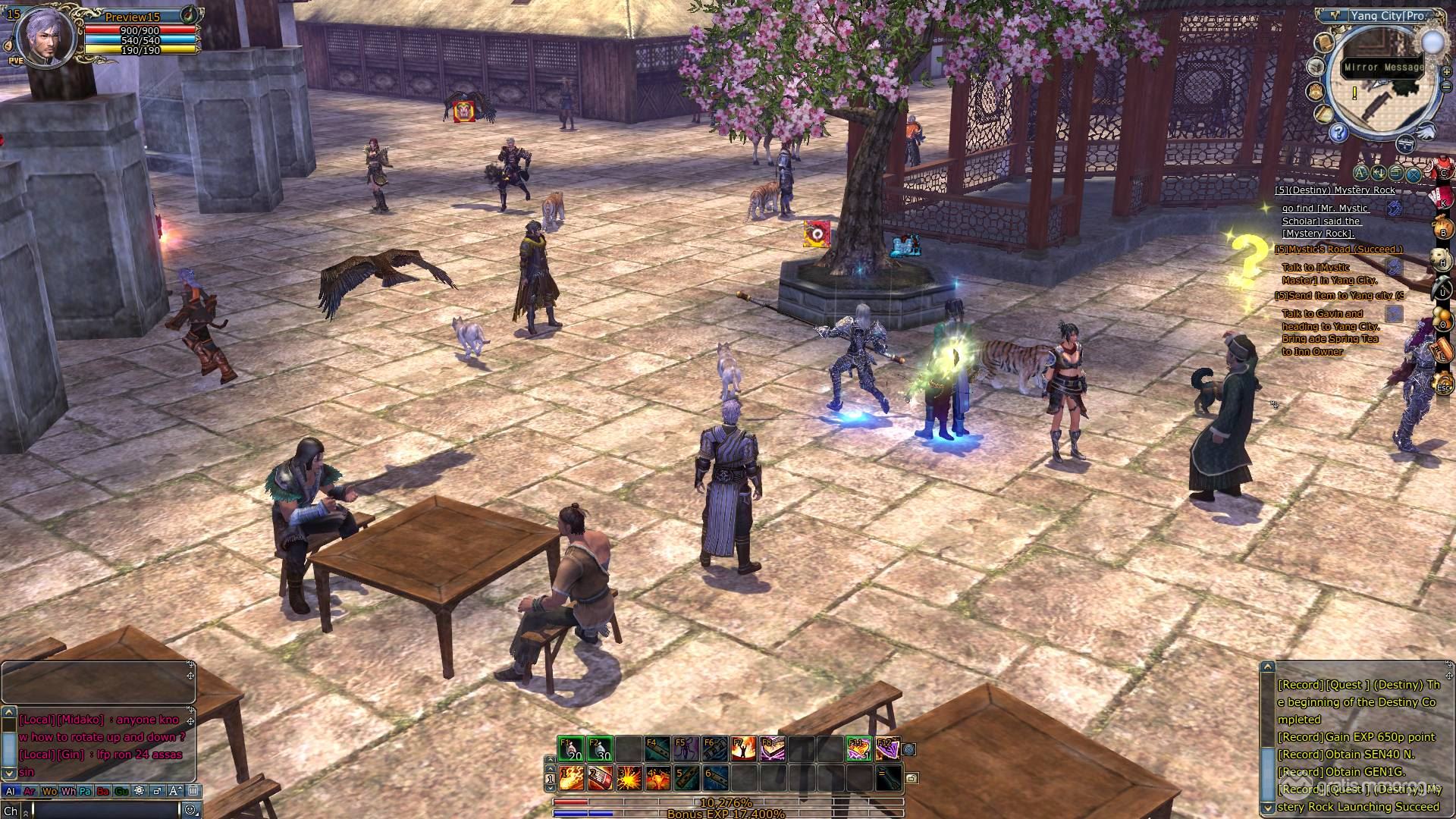
Task: Cast the fire skill in slot 1
Action: 570,778
